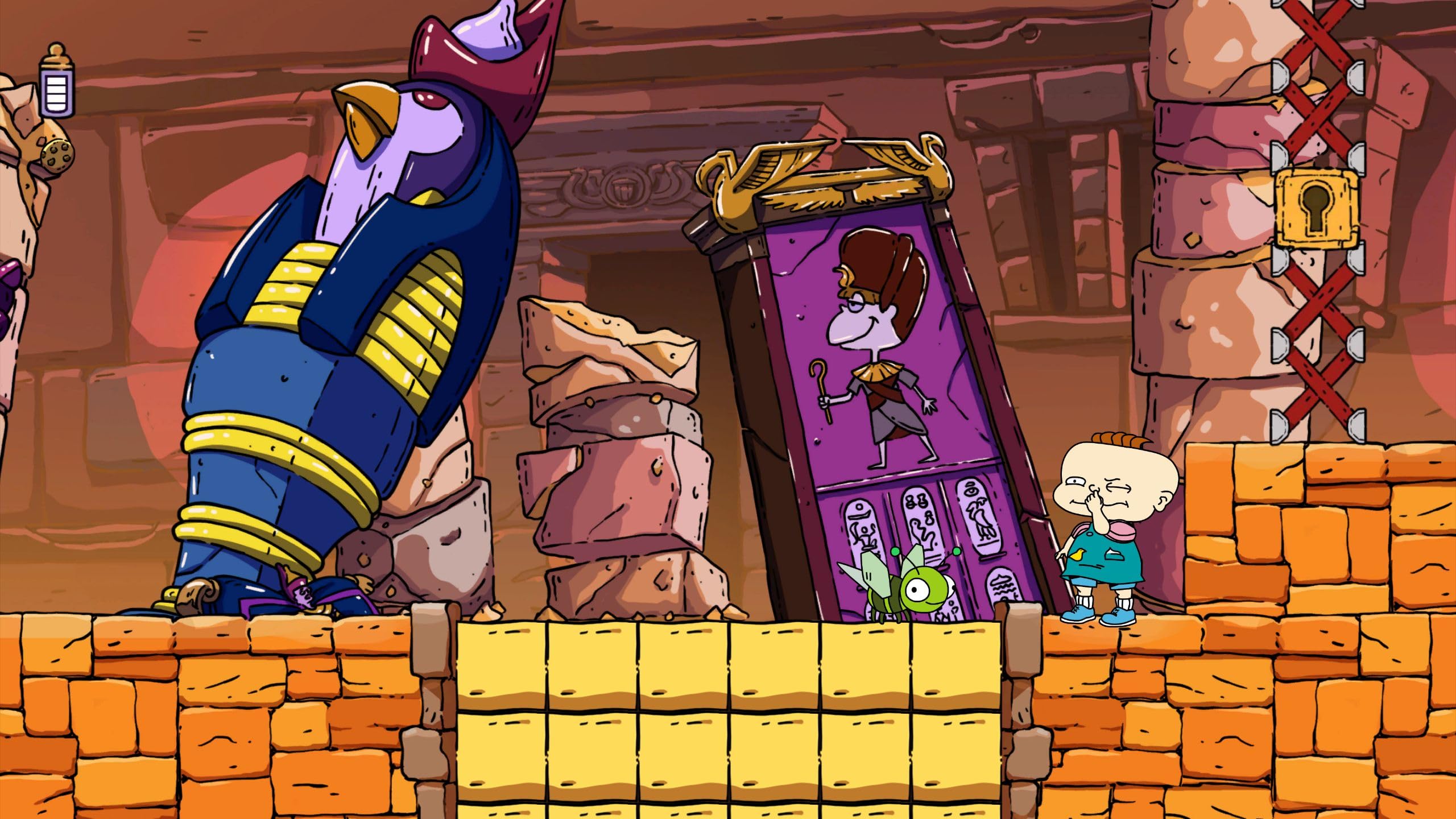This screenshot has width=1456, height=819.
Task: Click the nipple cap of the bottle meter
Action: [x=57, y=51]
